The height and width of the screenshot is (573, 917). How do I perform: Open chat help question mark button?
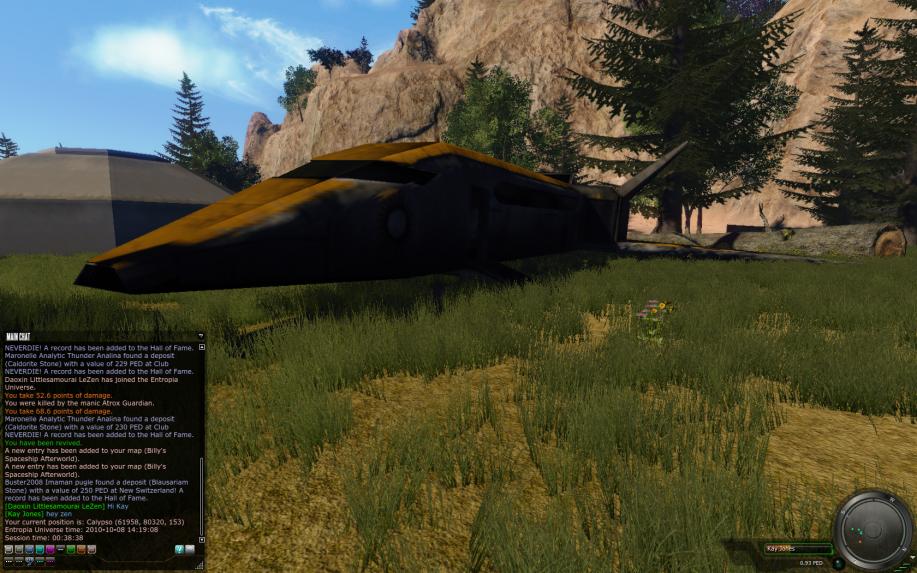point(179,549)
